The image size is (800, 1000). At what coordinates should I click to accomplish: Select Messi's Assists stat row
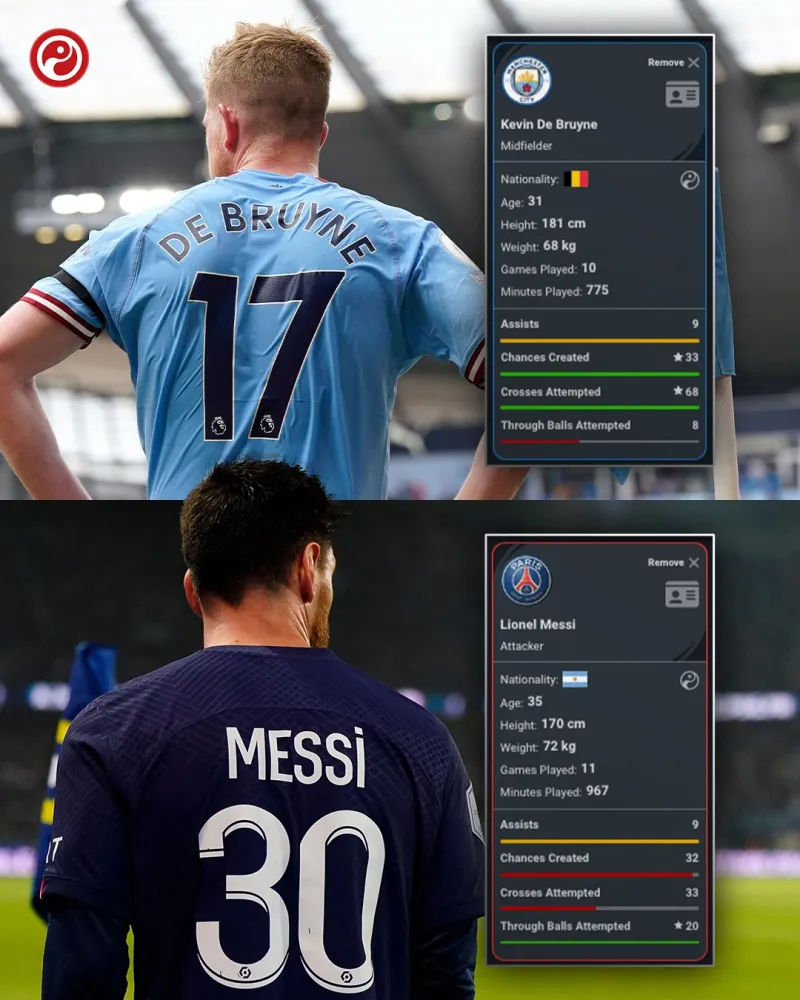(599, 825)
